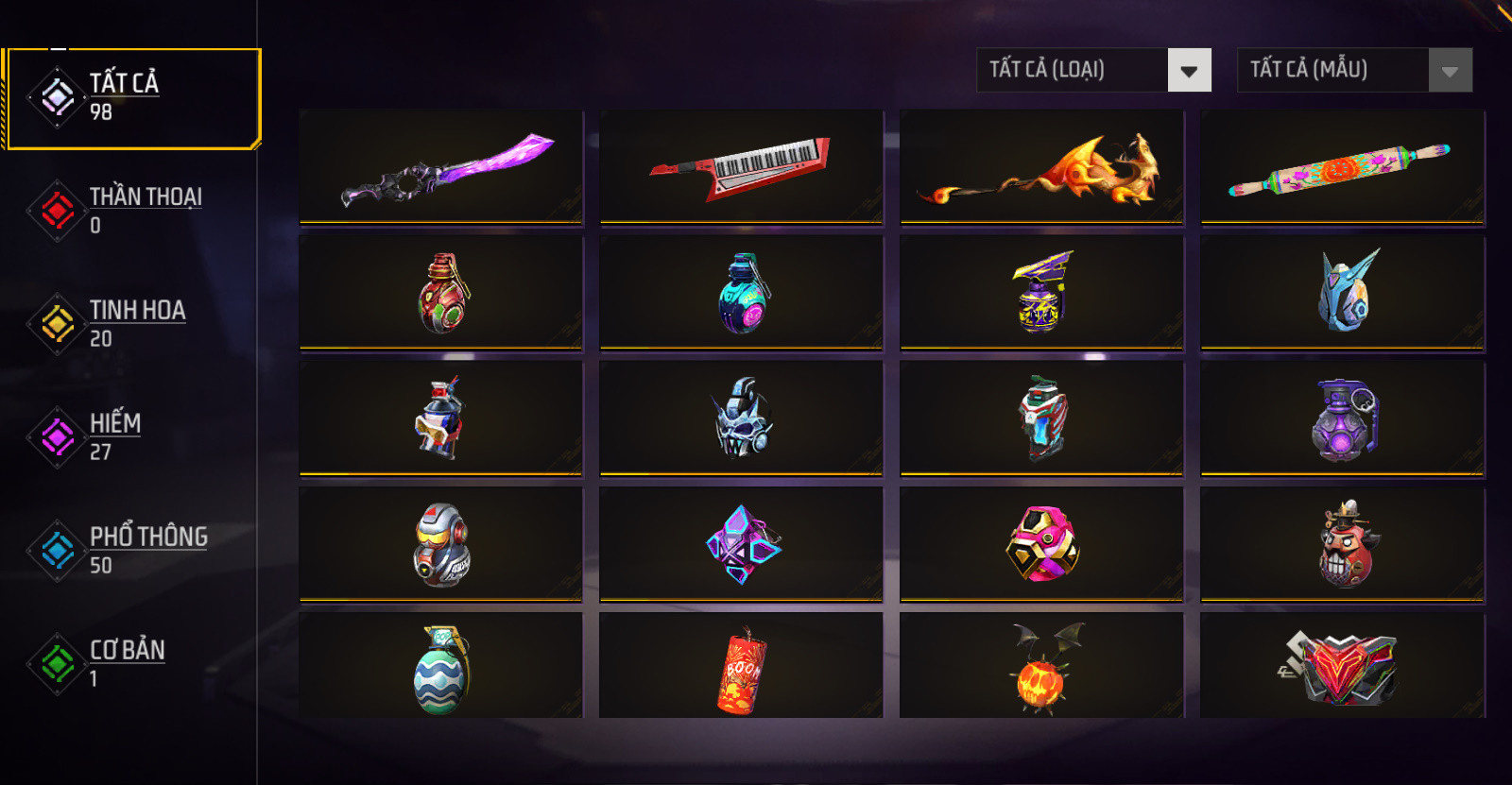Select the flaming orange dragon blade skin
This screenshot has width=1512, height=785.
coord(1042,167)
